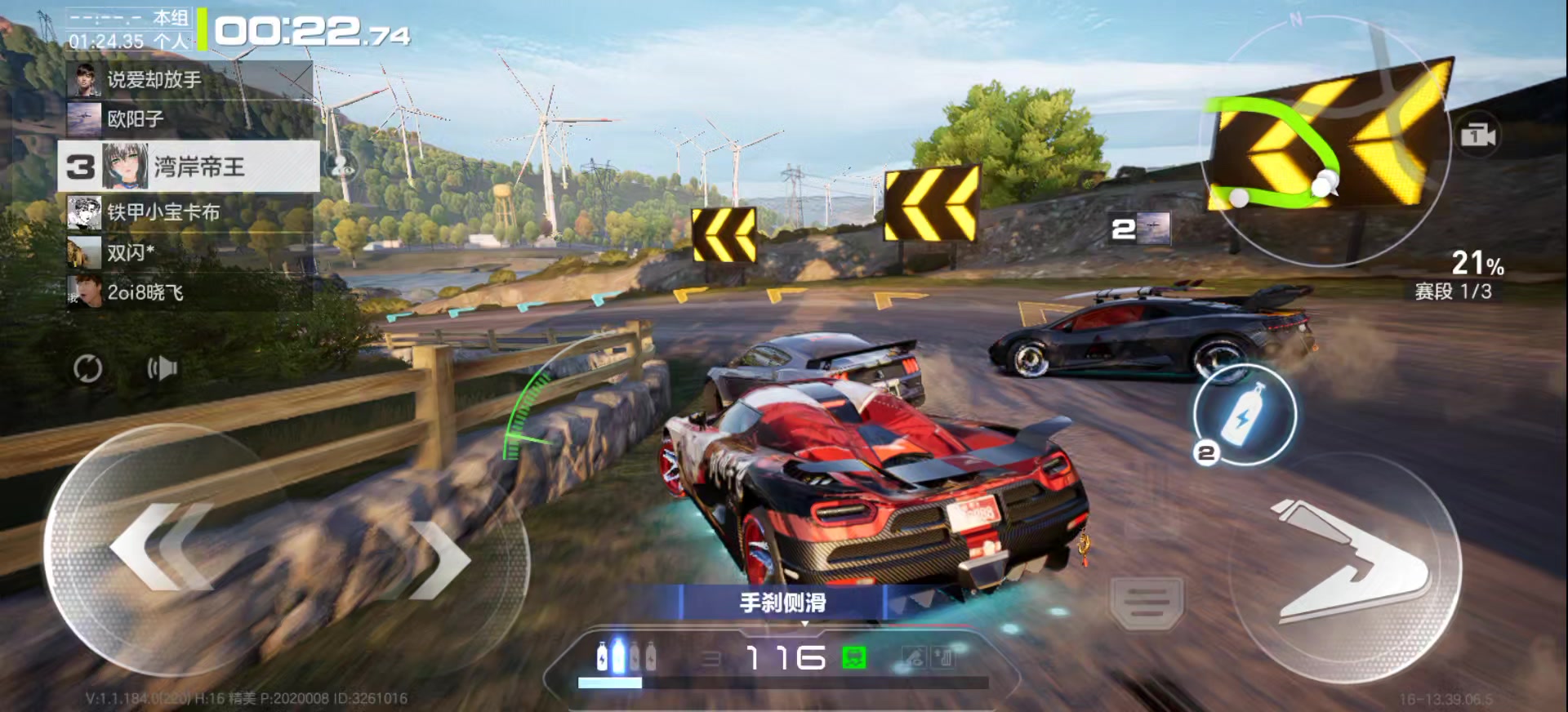Tap the brake pedal button
Screen dimensions: 1568x712
pyautogui.click(x=1147, y=603)
